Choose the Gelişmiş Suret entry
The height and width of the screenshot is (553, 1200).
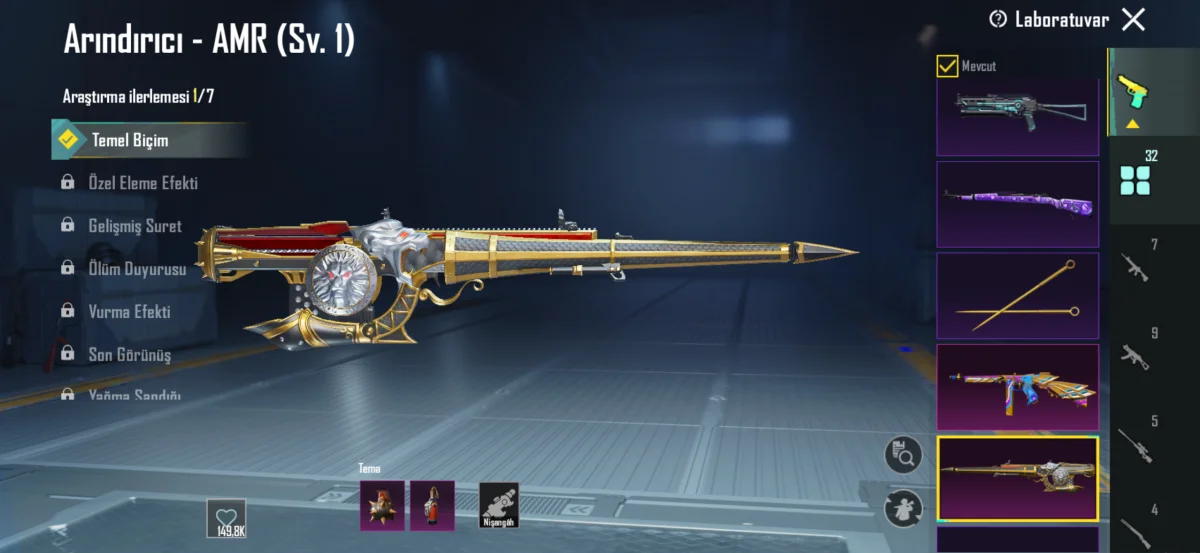coord(136,226)
